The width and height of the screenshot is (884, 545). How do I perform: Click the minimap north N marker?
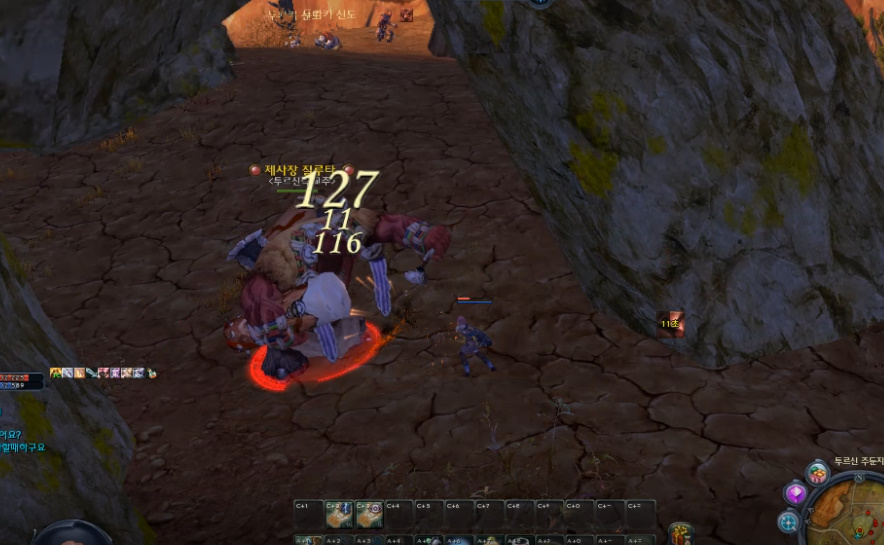858,478
